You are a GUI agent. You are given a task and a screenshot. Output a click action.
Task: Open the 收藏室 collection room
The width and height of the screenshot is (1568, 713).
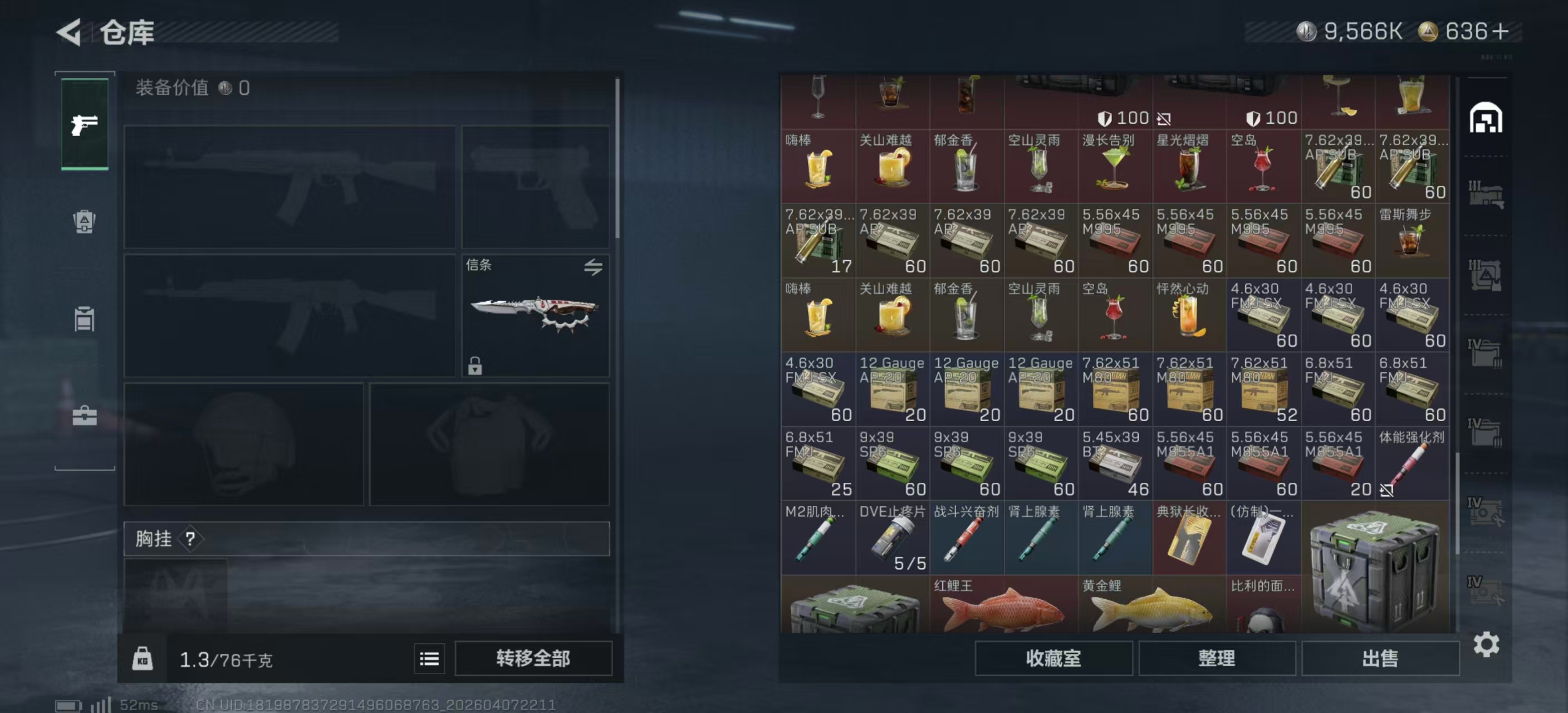1053,658
